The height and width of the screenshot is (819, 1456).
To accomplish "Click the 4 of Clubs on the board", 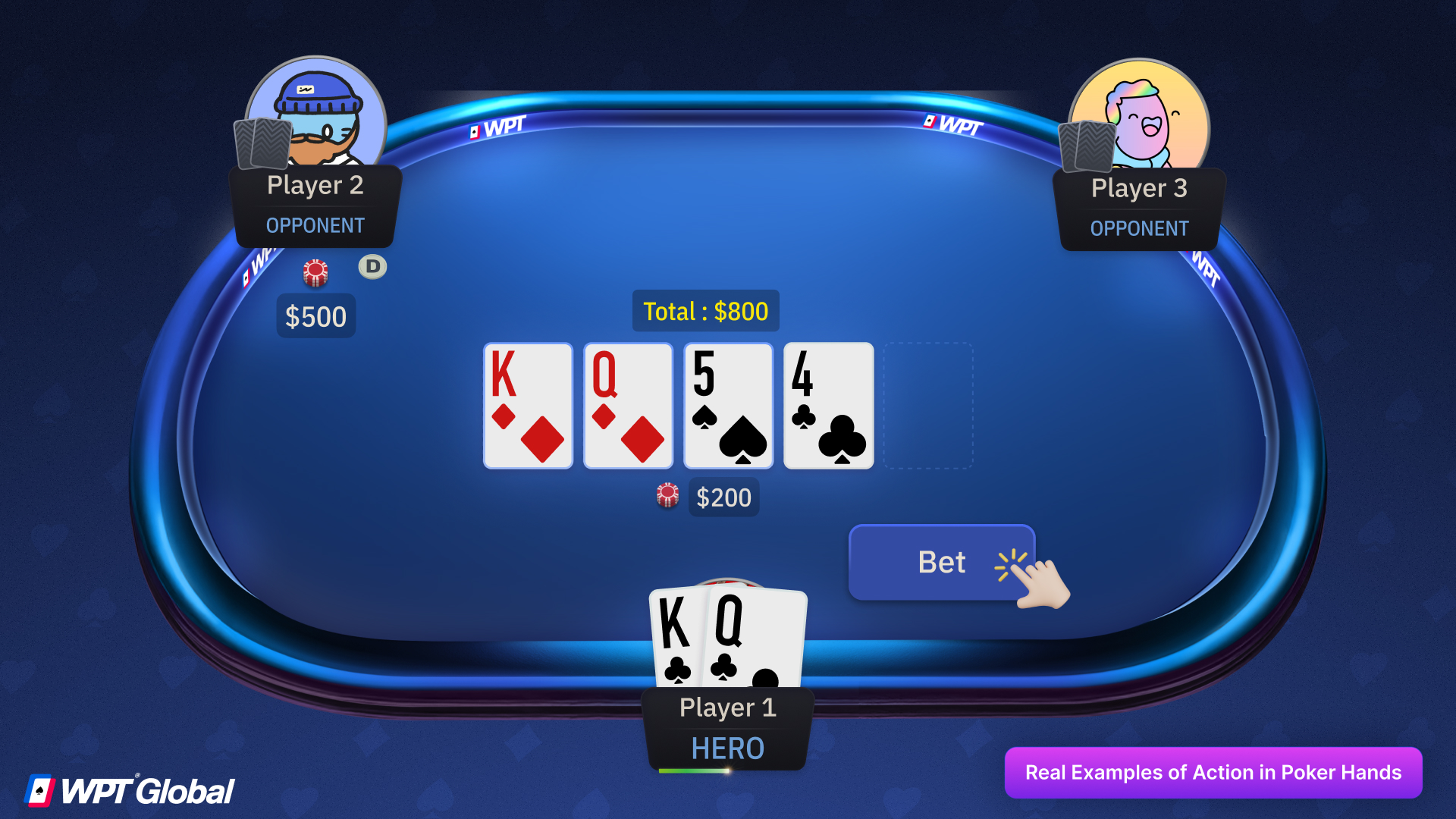I will (827, 406).
